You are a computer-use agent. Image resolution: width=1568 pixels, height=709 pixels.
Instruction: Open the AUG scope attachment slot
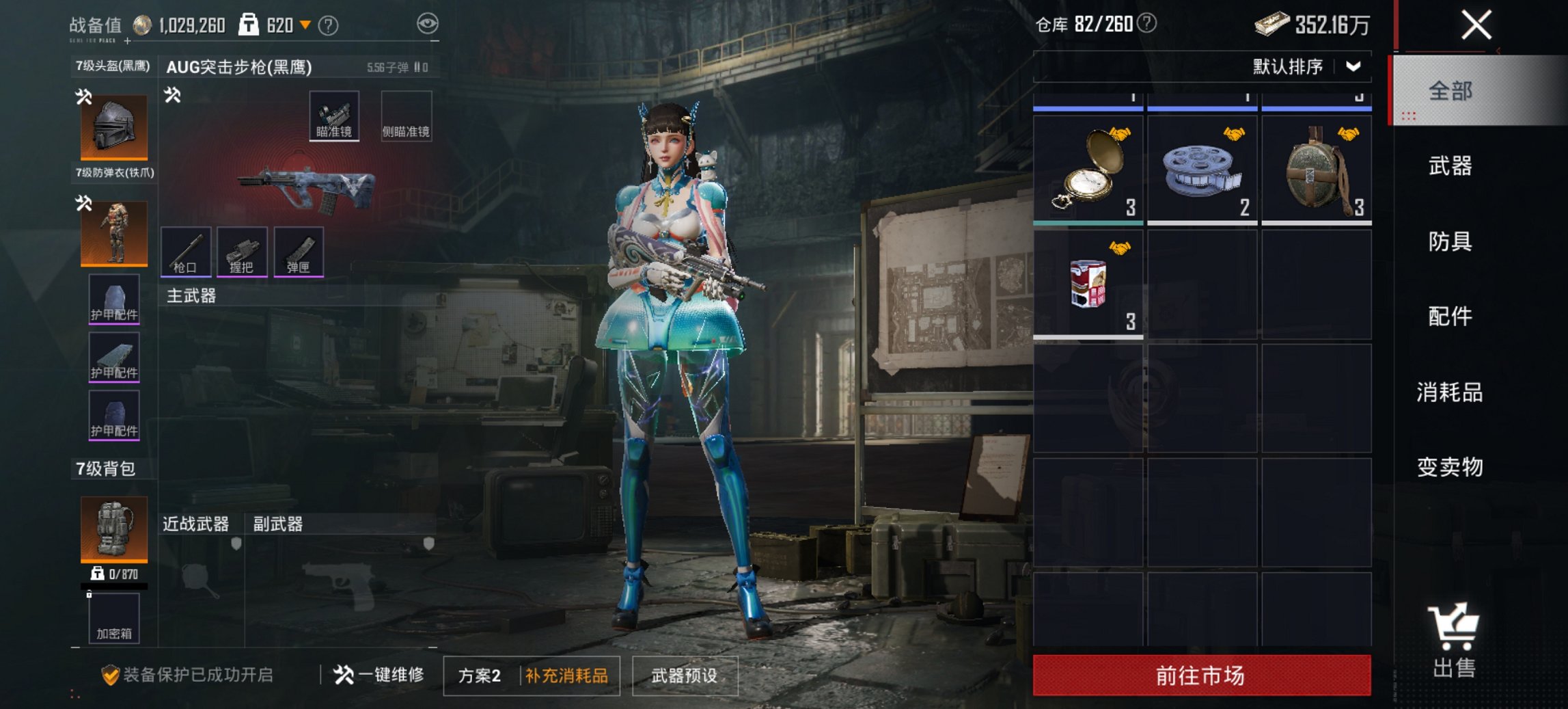pos(334,116)
